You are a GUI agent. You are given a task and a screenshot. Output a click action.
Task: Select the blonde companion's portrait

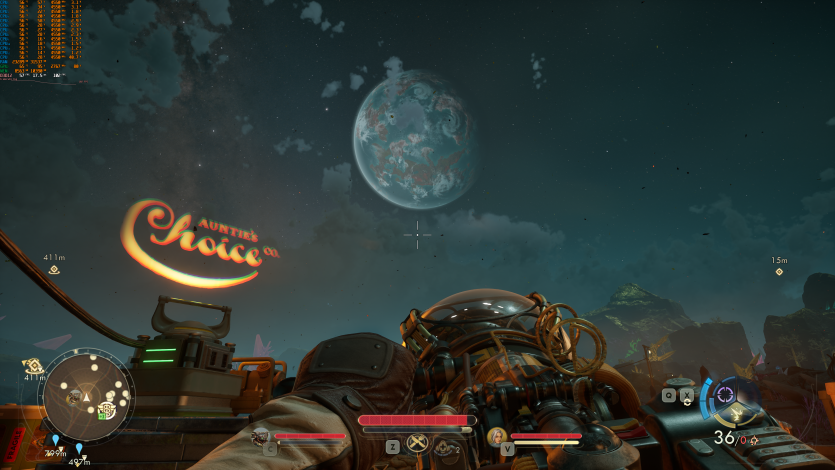click(x=496, y=436)
